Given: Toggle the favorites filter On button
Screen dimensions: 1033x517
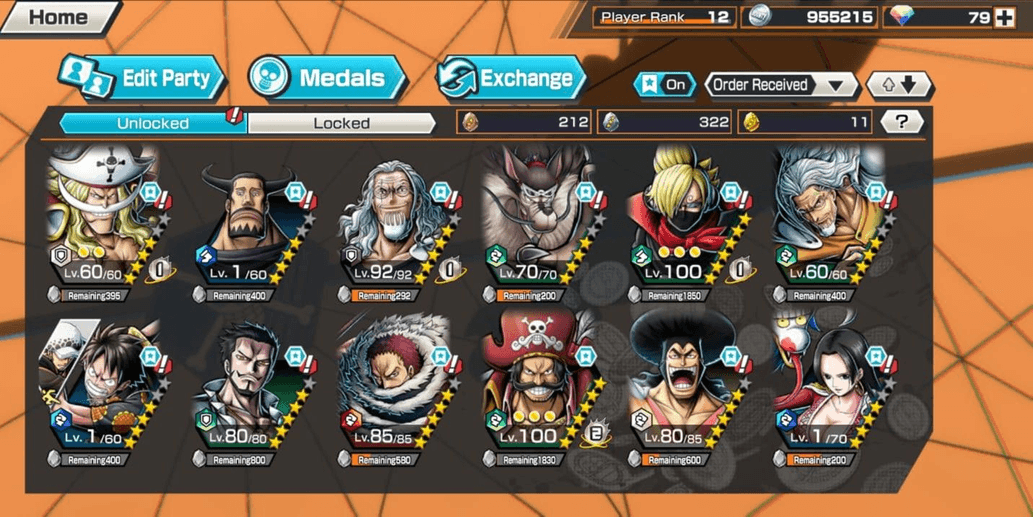Looking at the screenshot, I should (665, 85).
